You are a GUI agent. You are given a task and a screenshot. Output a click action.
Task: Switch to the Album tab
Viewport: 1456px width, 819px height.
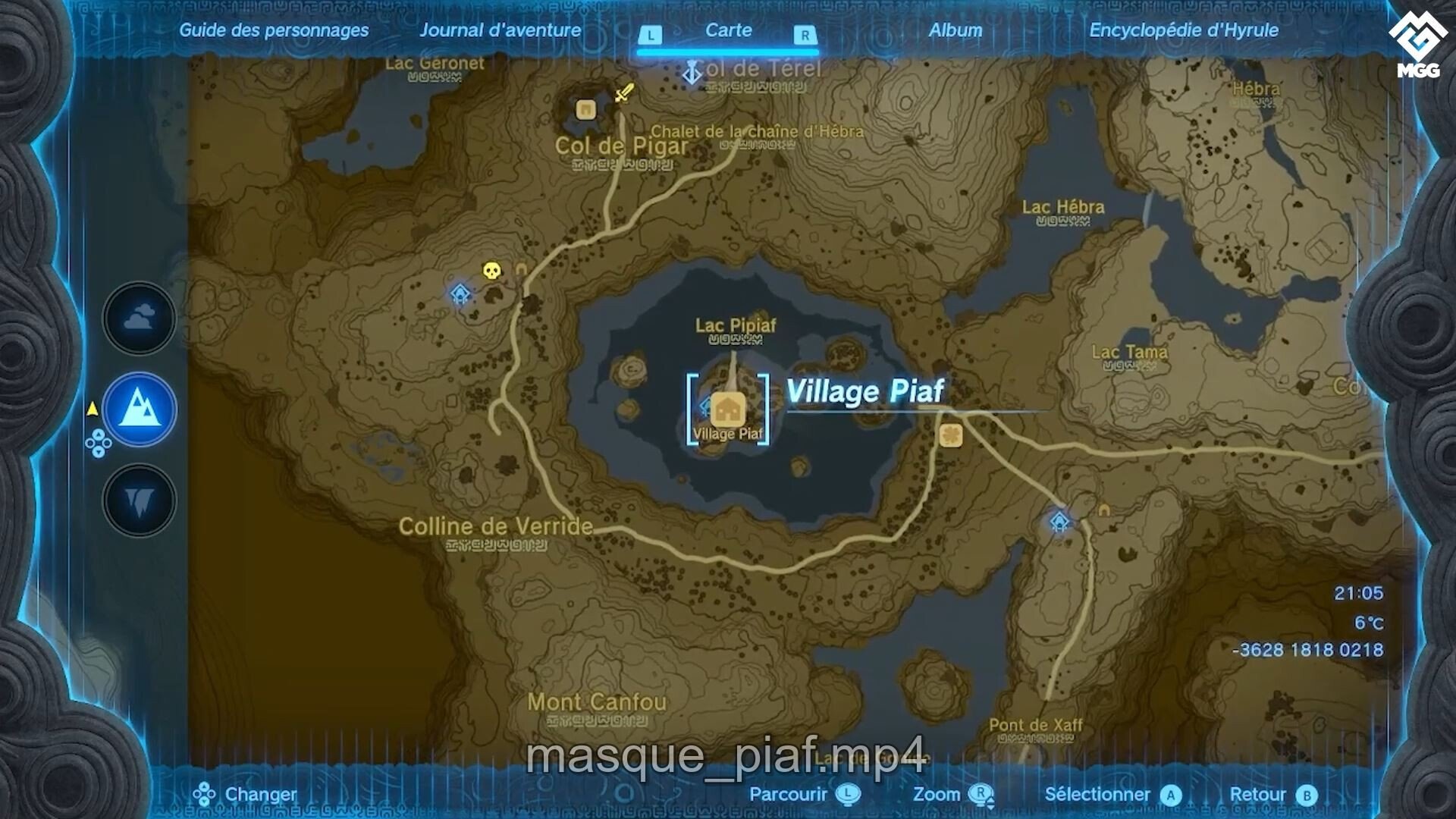[x=955, y=30]
